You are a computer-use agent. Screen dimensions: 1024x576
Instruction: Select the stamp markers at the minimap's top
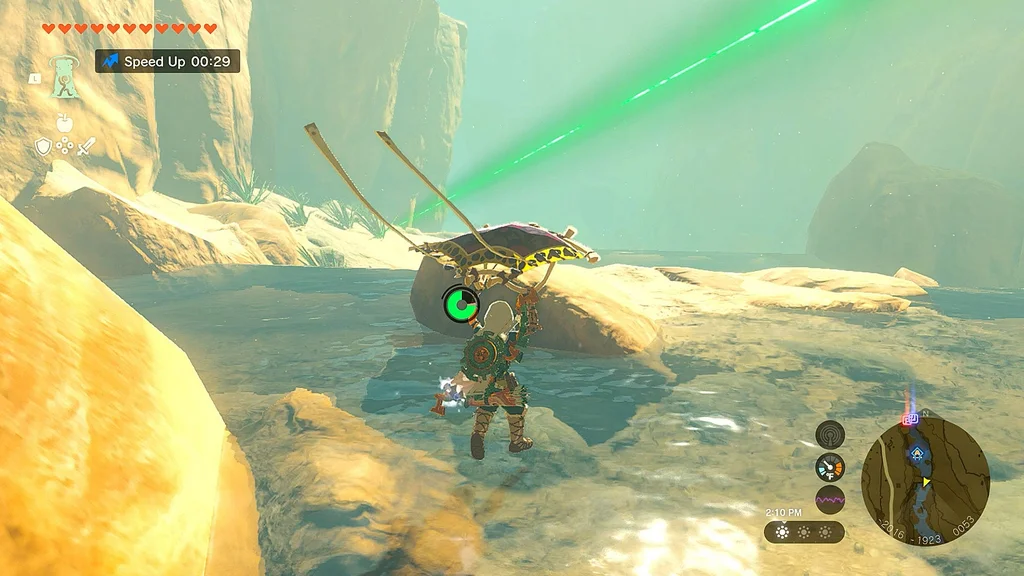click(910, 420)
